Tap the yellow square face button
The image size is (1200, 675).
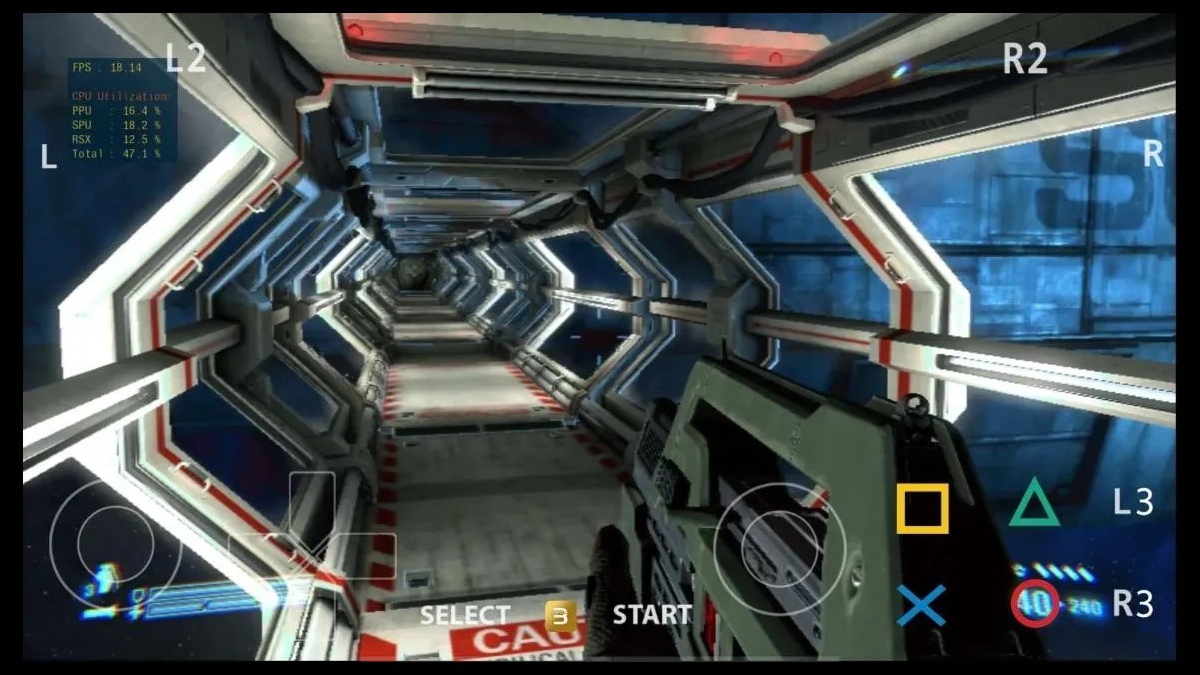pos(922,508)
